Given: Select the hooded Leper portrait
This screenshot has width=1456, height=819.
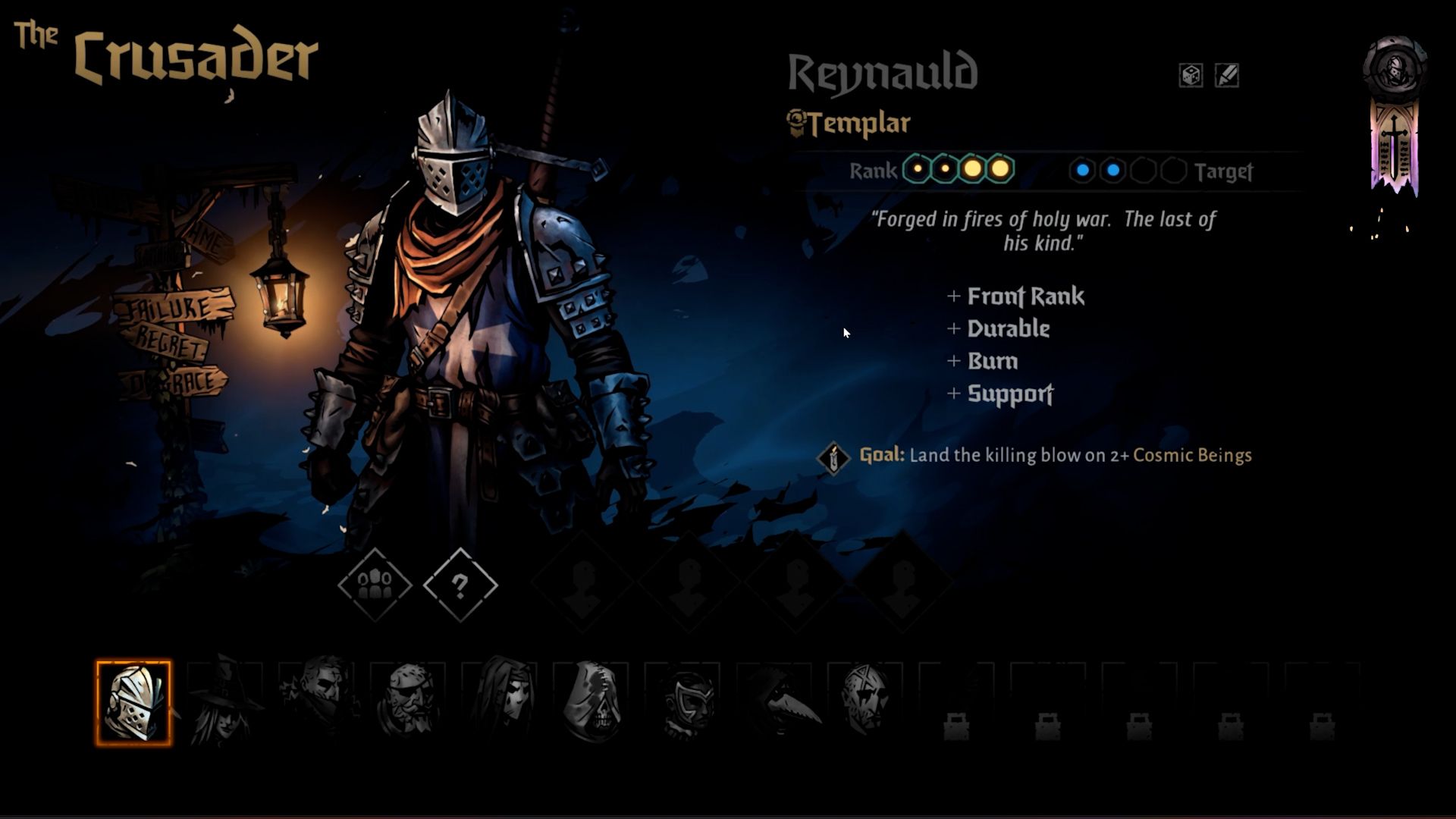Looking at the screenshot, I should (x=591, y=702).
